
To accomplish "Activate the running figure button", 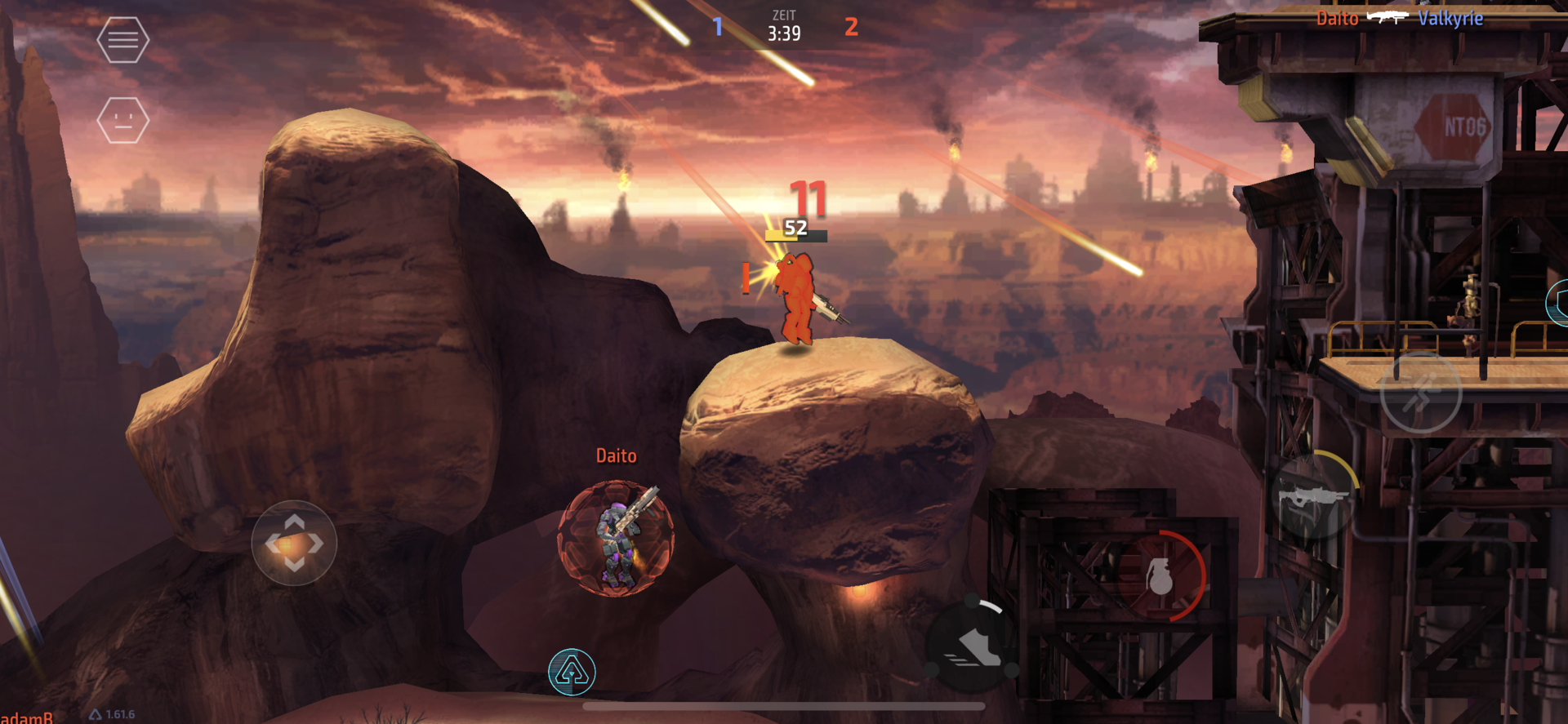I will [x=1420, y=393].
